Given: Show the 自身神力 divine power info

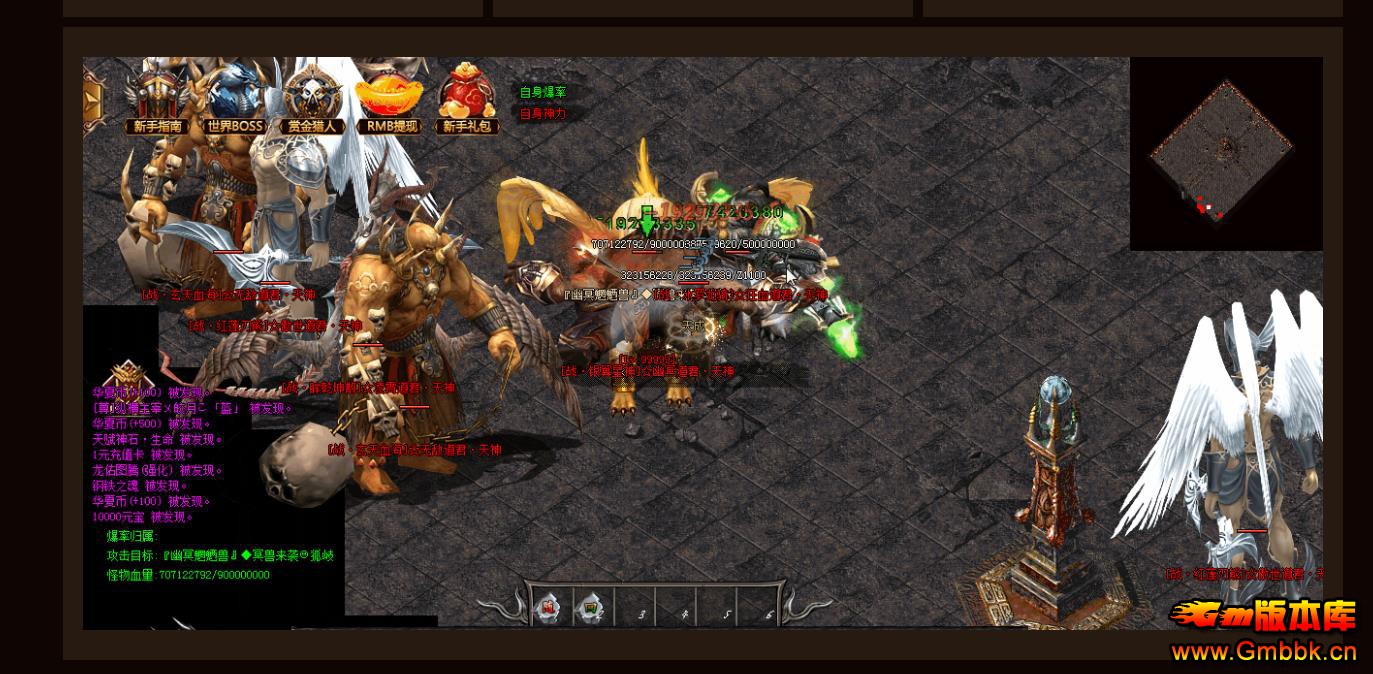Looking at the screenshot, I should tap(542, 114).
